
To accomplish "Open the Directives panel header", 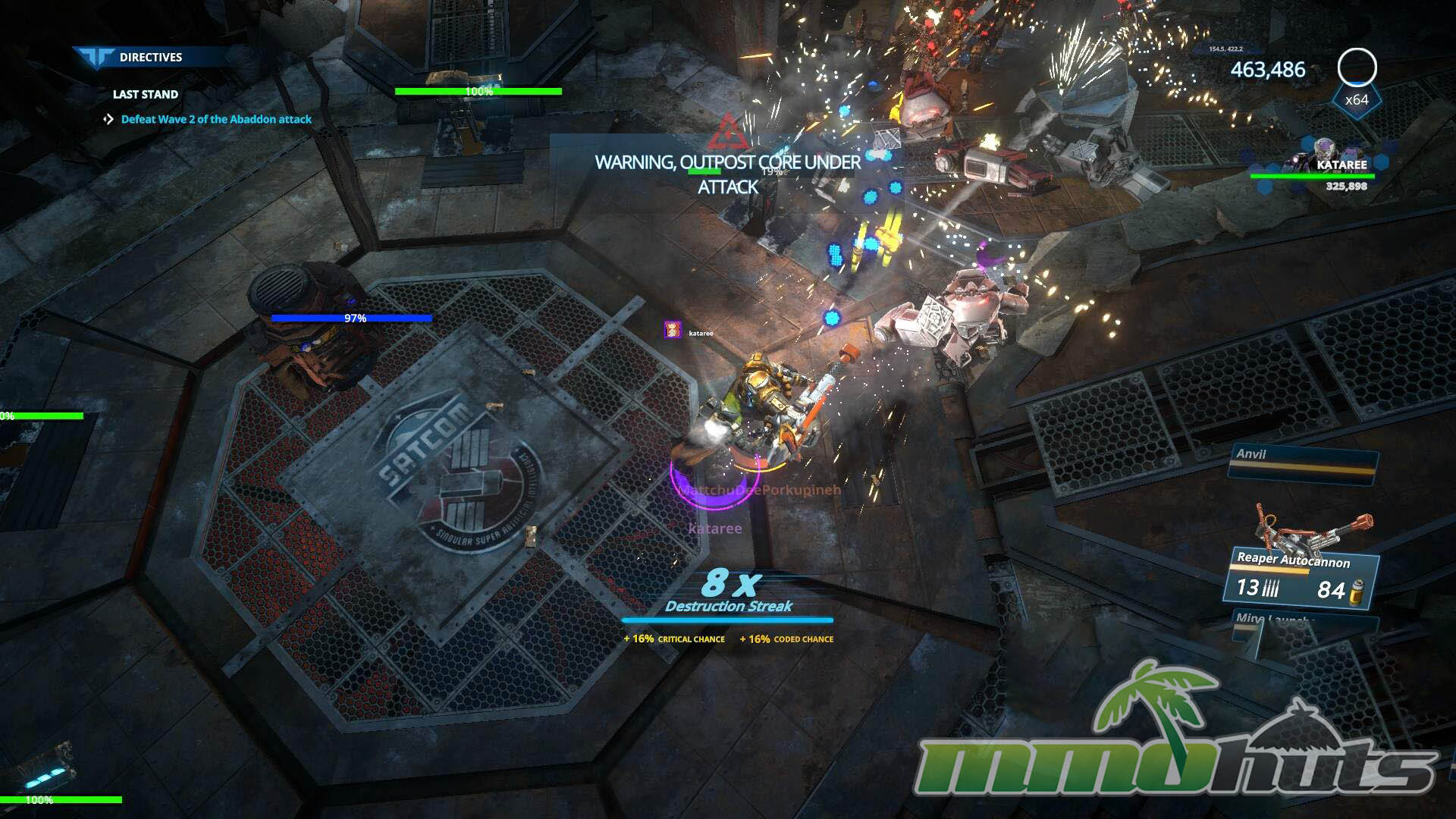I will tap(150, 58).
